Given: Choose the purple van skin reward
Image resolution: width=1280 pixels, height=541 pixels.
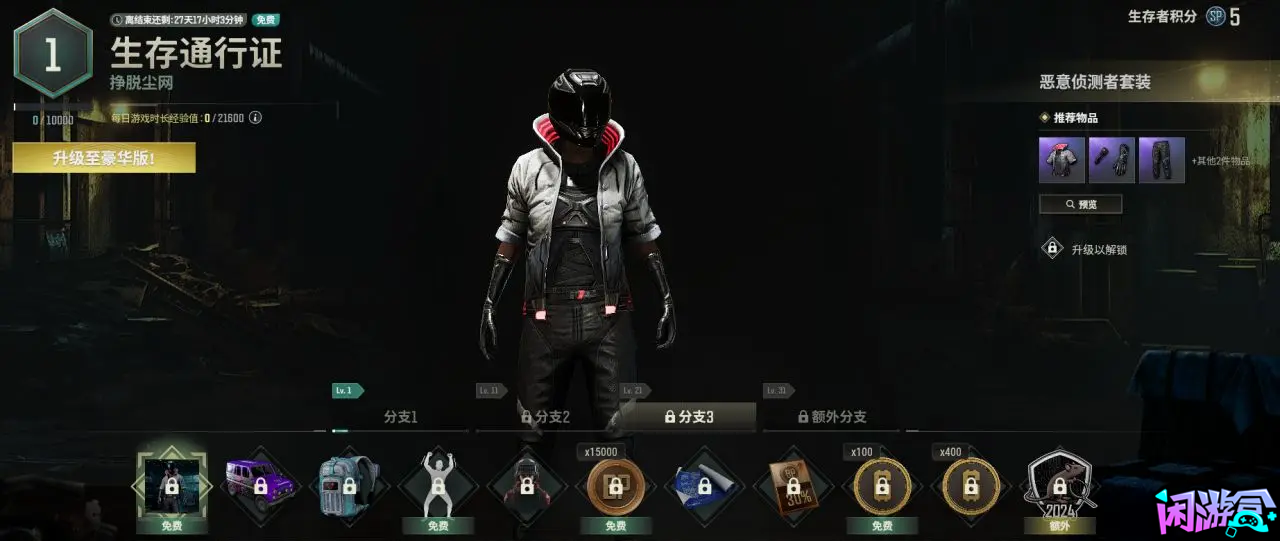Looking at the screenshot, I should tap(261, 486).
